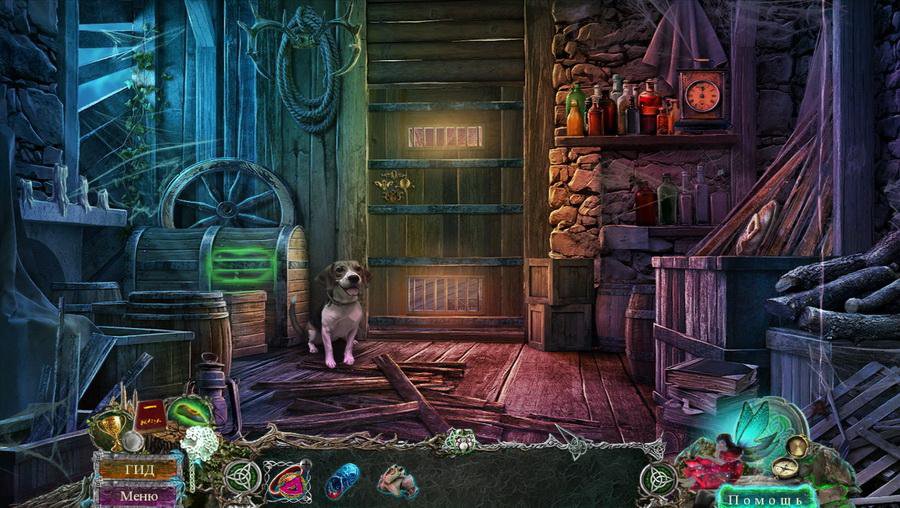Viewport: 900px width, 508px height.
Task: Open the ГИД strategy guide
Action: point(138,468)
